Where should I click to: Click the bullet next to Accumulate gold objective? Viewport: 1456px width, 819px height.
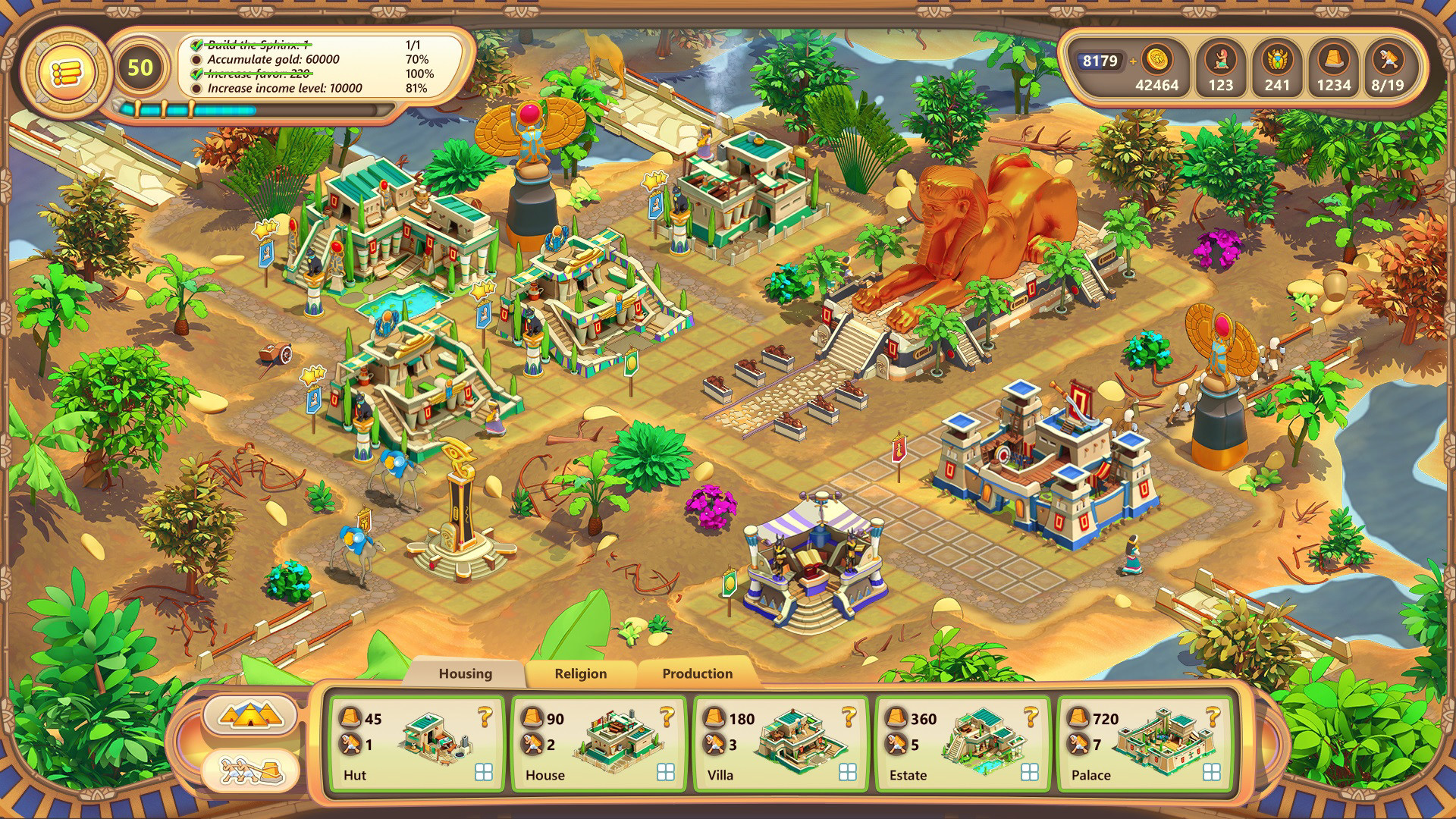tap(197, 58)
